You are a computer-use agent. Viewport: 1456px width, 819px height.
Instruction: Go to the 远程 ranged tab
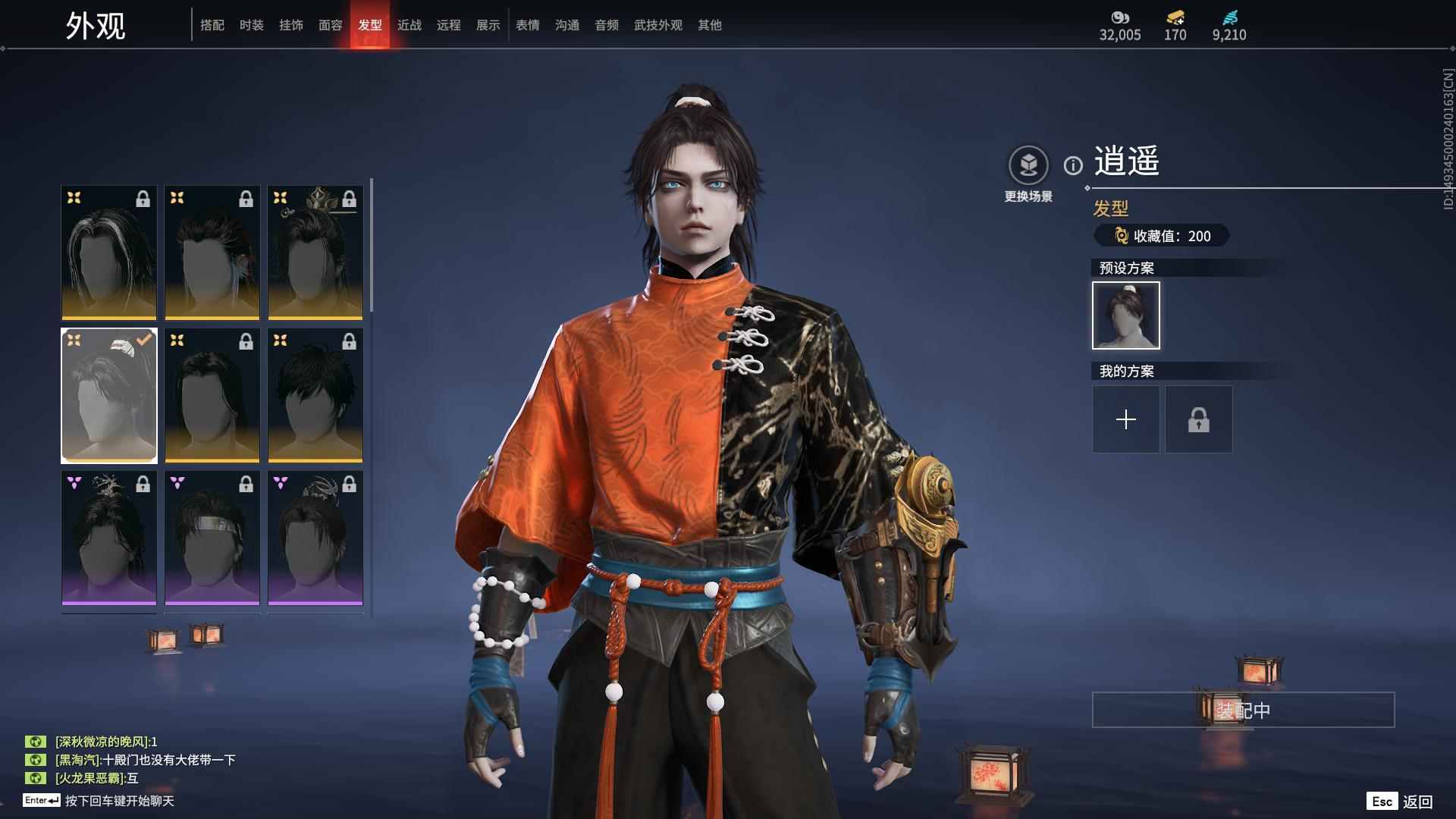pos(449,25)
